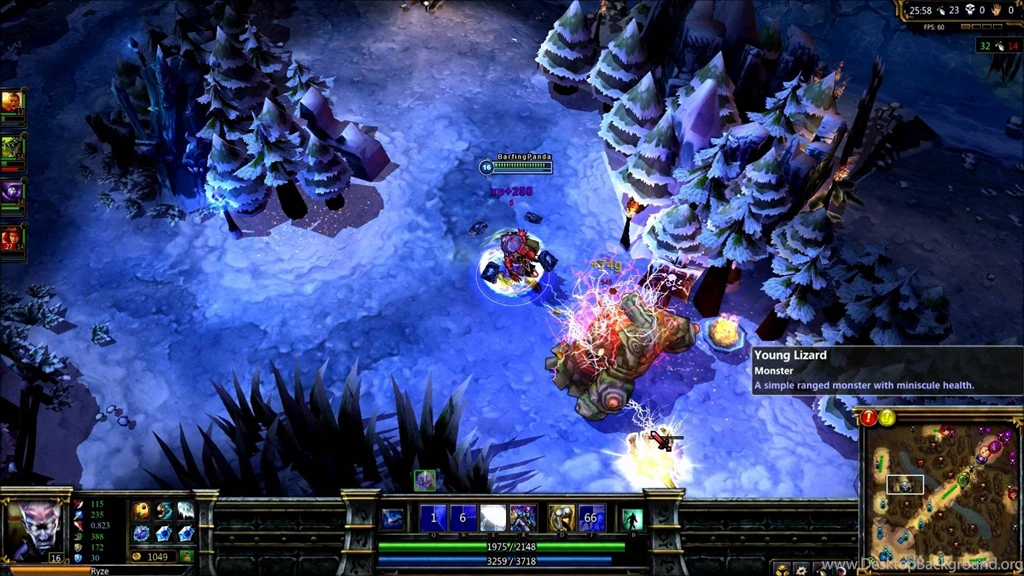This screenshot has height=576, width=1024.
Task: Select the ability showing cooldown 6
Action: click(x=462, y=517)
